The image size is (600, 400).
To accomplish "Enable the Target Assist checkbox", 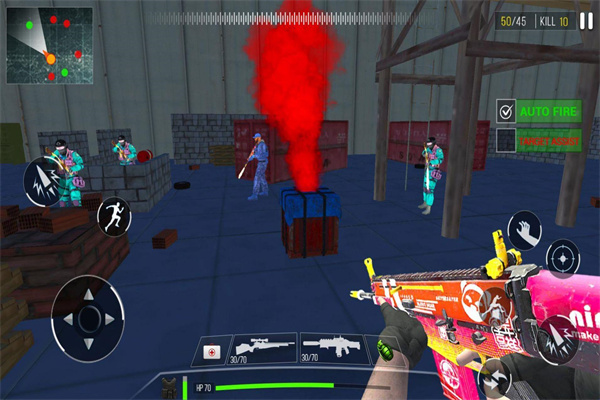I will 507,141.
